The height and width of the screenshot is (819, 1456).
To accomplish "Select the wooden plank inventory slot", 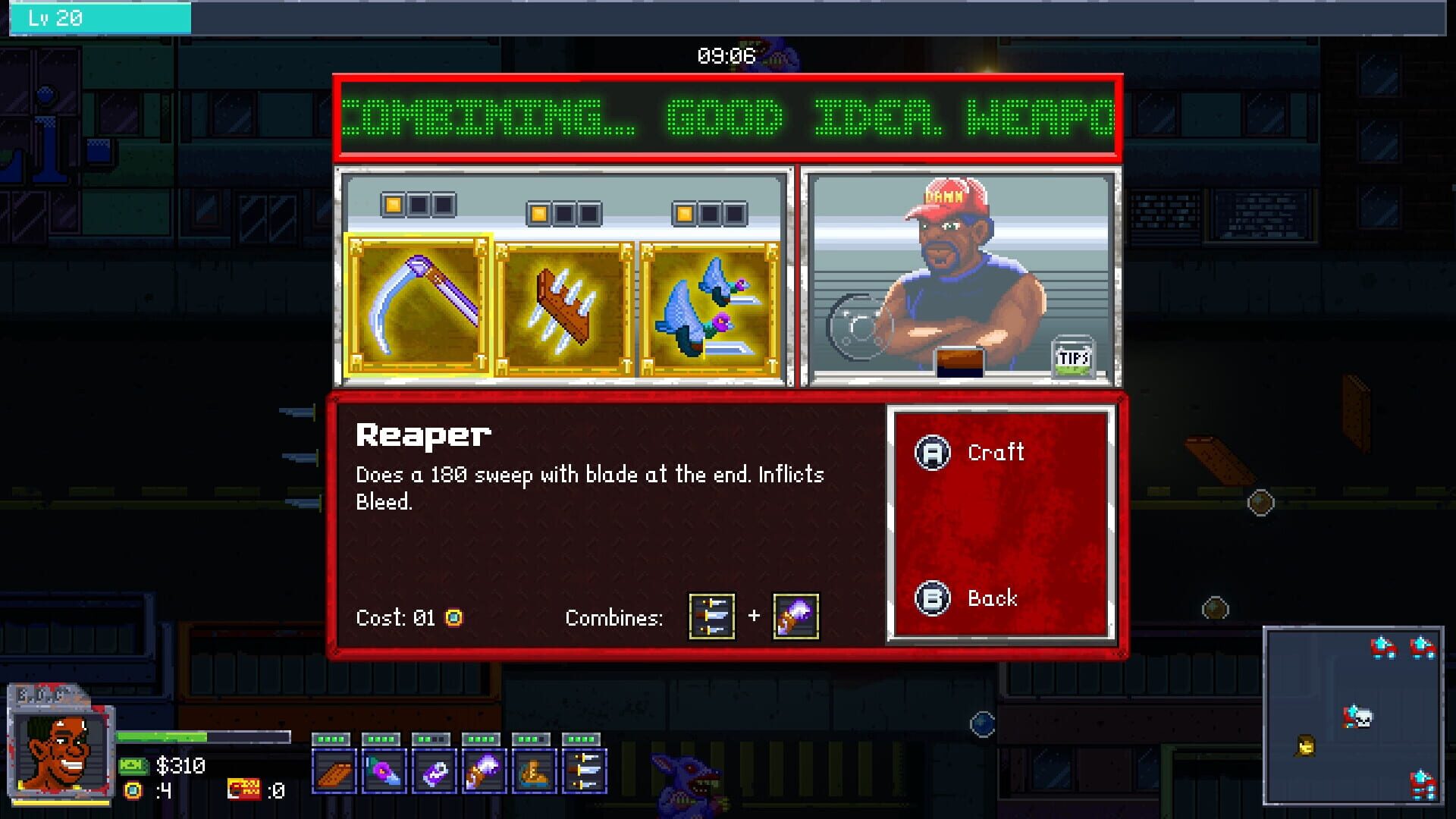I will click(334, 770).
